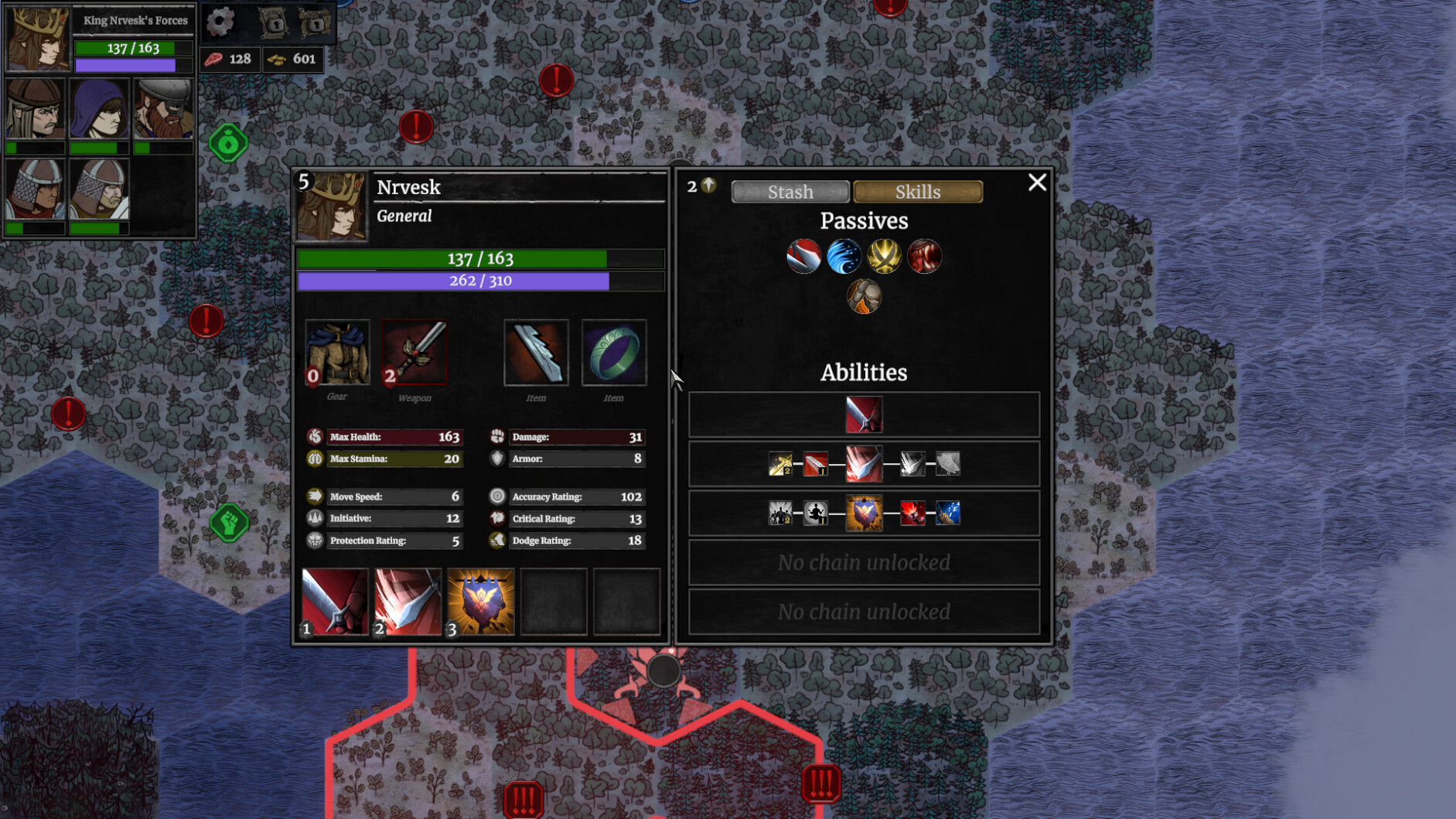1456x819 pixels.
Task: Select the green ring item slot
Action: coord(614,353)
